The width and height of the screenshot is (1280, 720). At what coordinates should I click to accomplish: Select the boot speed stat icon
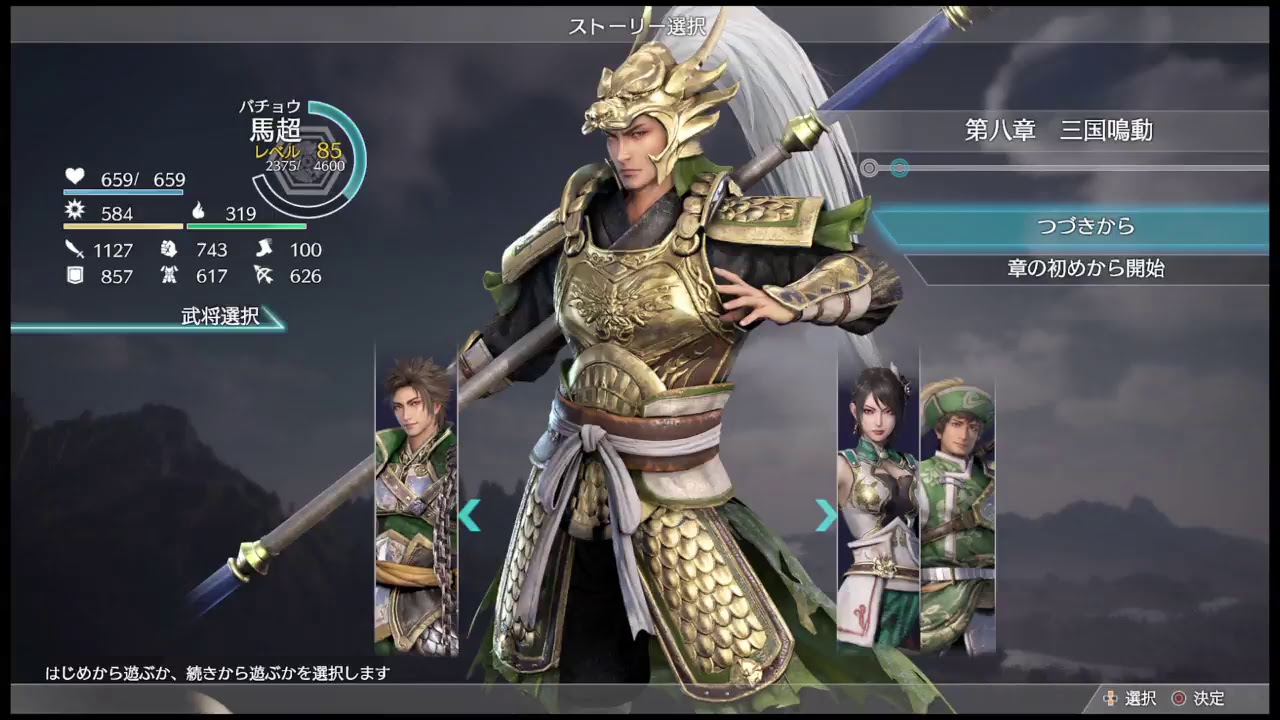(x=265, y=250)
